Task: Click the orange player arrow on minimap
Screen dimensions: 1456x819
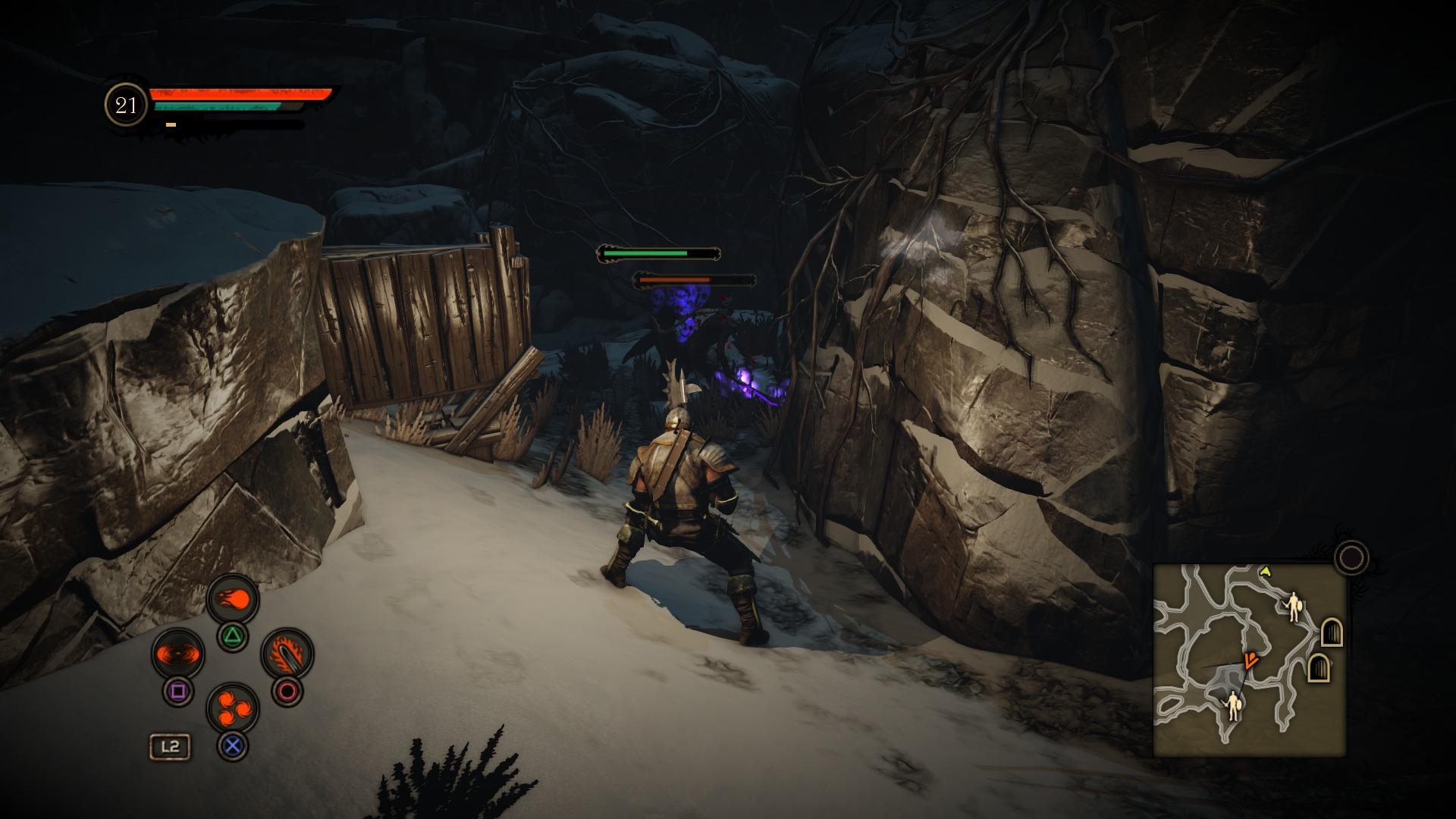Action: point(1250,660)
